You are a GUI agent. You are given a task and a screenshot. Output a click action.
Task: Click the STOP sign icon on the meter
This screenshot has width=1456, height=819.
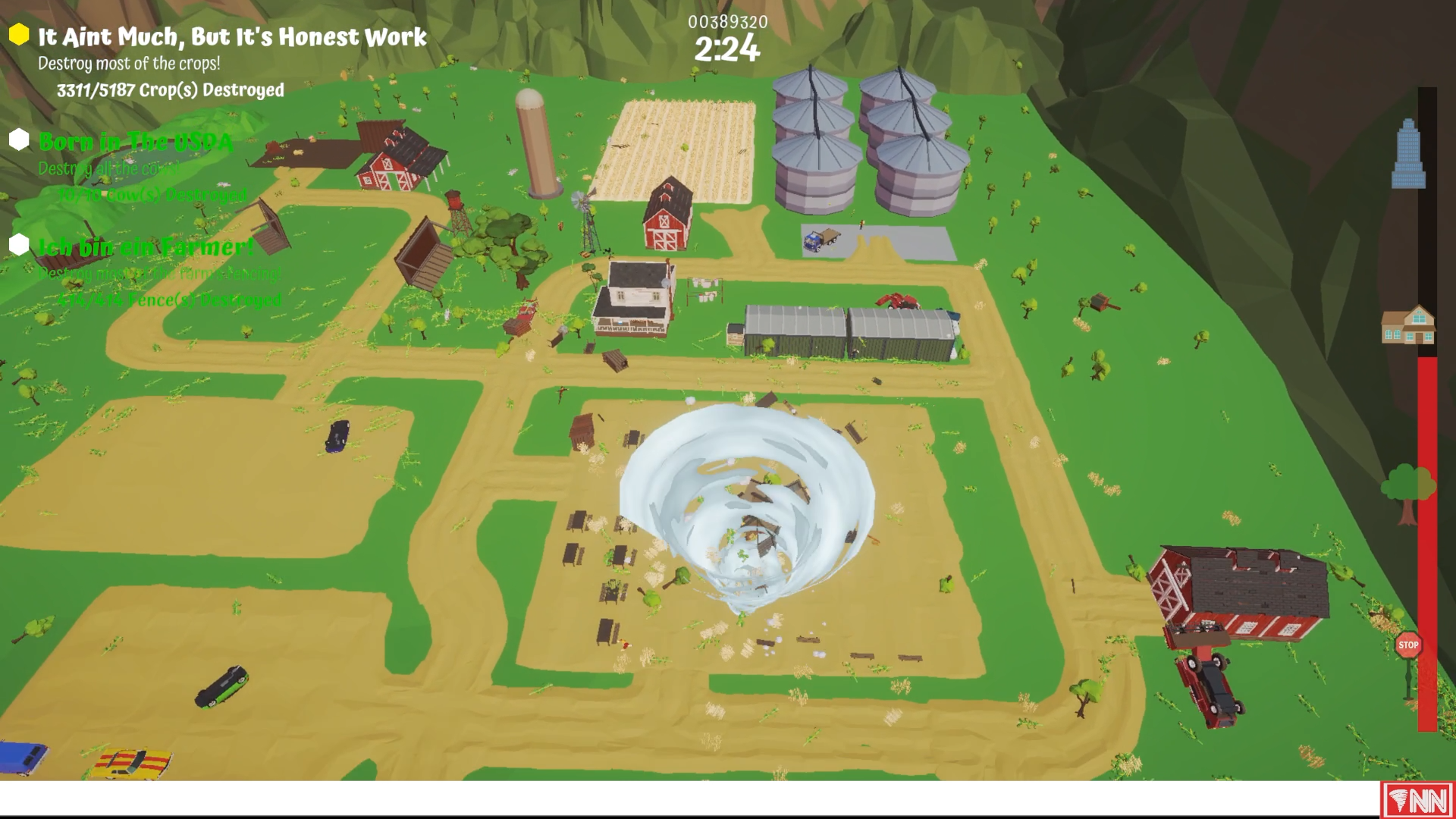point(1410,645)
